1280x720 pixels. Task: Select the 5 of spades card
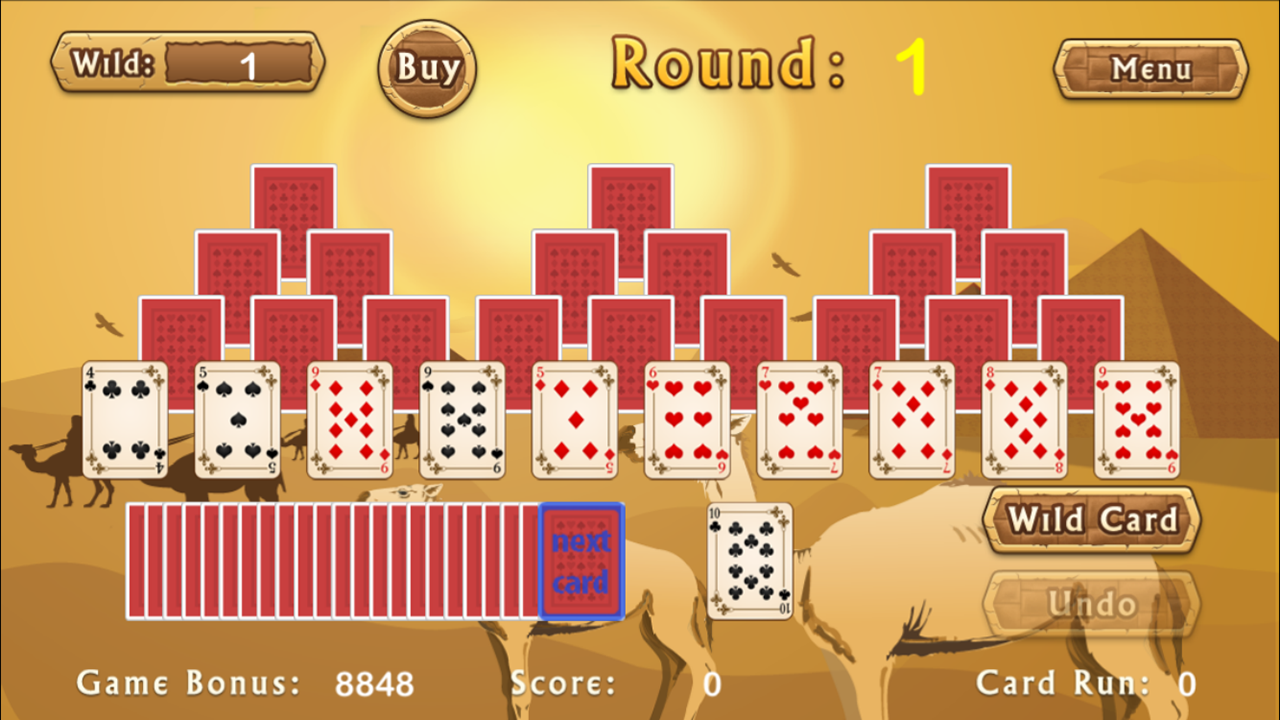pyautogui.click(x=236, y=420)
